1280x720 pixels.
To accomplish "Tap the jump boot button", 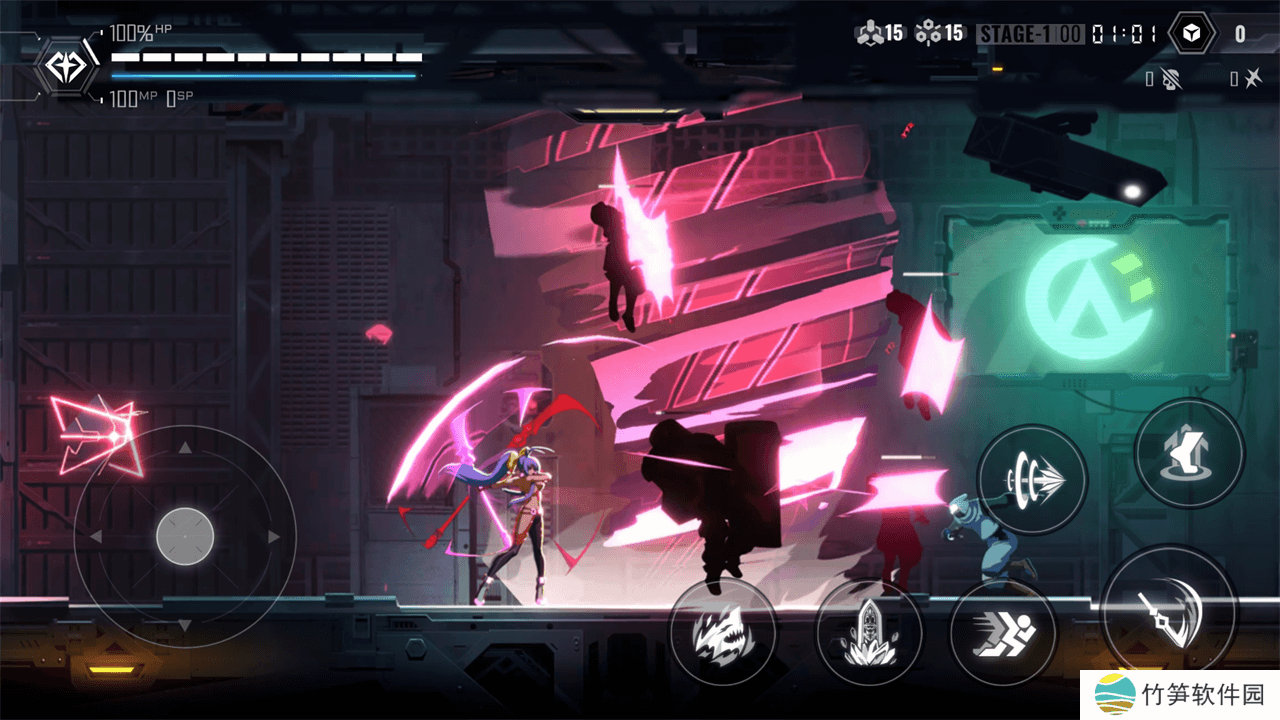I will (x=1189, y=452).
